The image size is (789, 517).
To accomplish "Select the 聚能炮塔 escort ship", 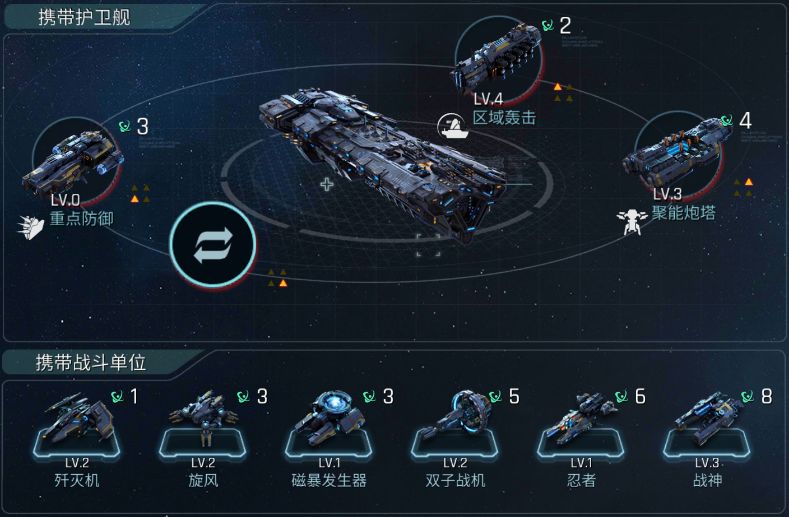I will click(681, 155).
